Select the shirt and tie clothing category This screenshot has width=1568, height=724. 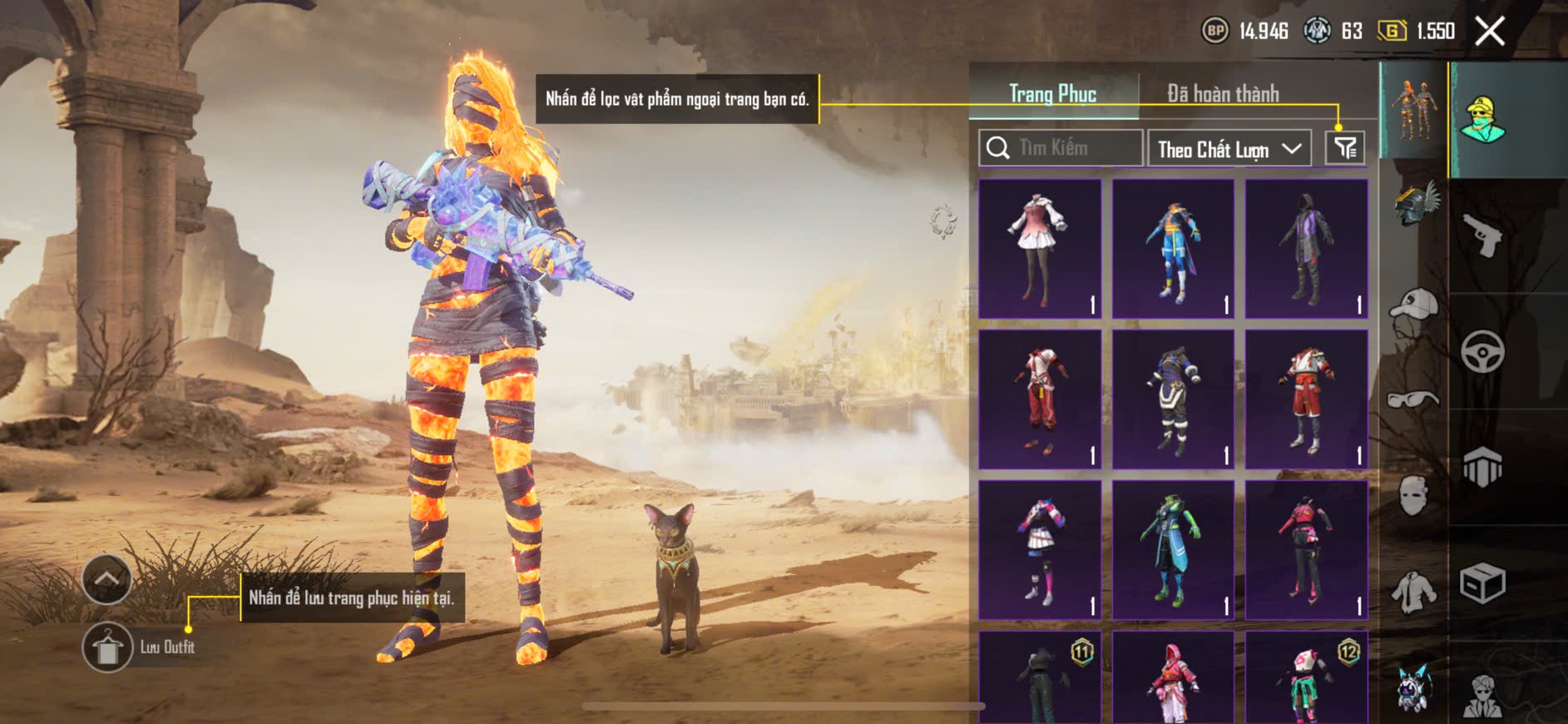pos(1413,591)
